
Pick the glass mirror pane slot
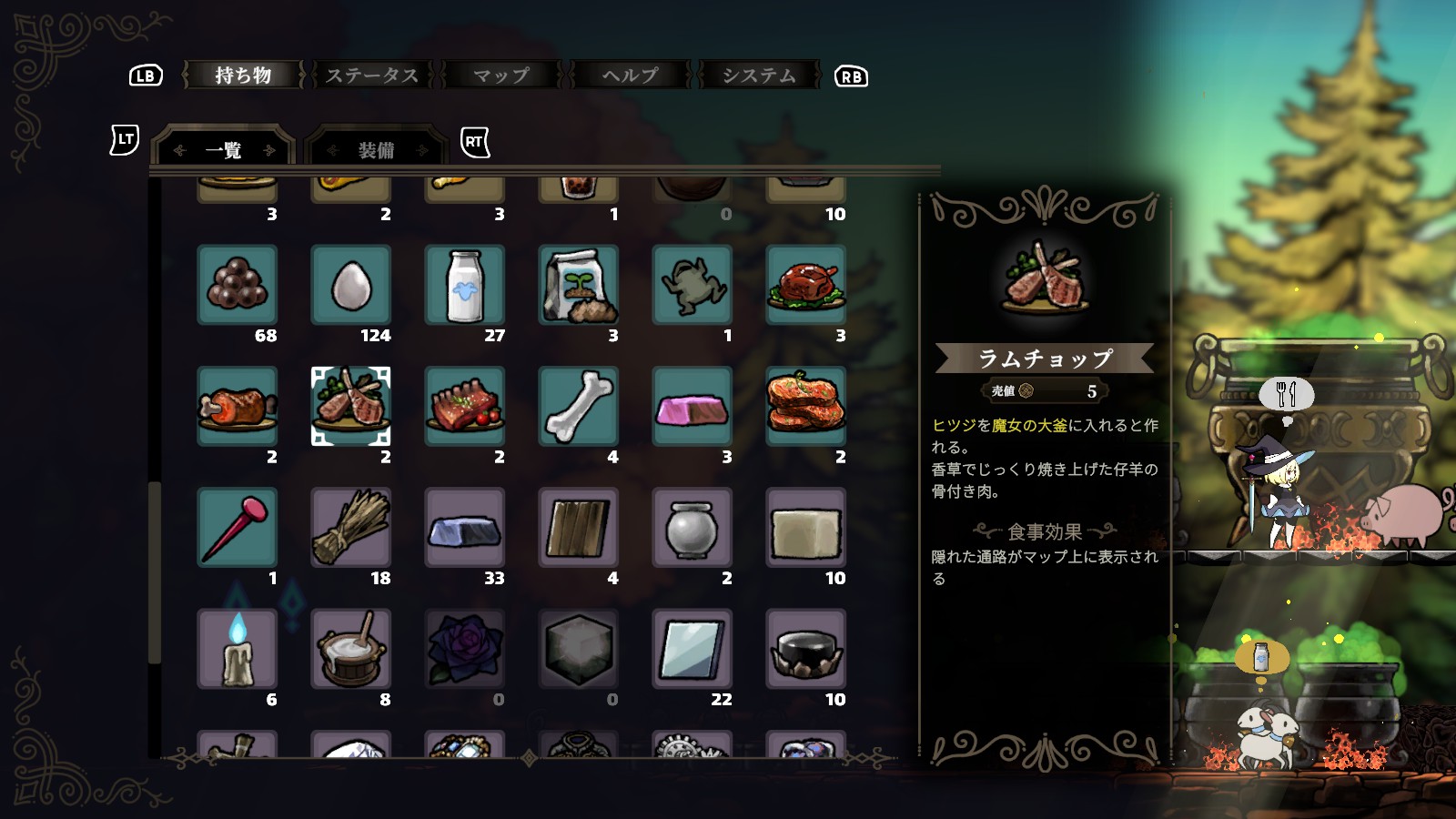point(692,649)
